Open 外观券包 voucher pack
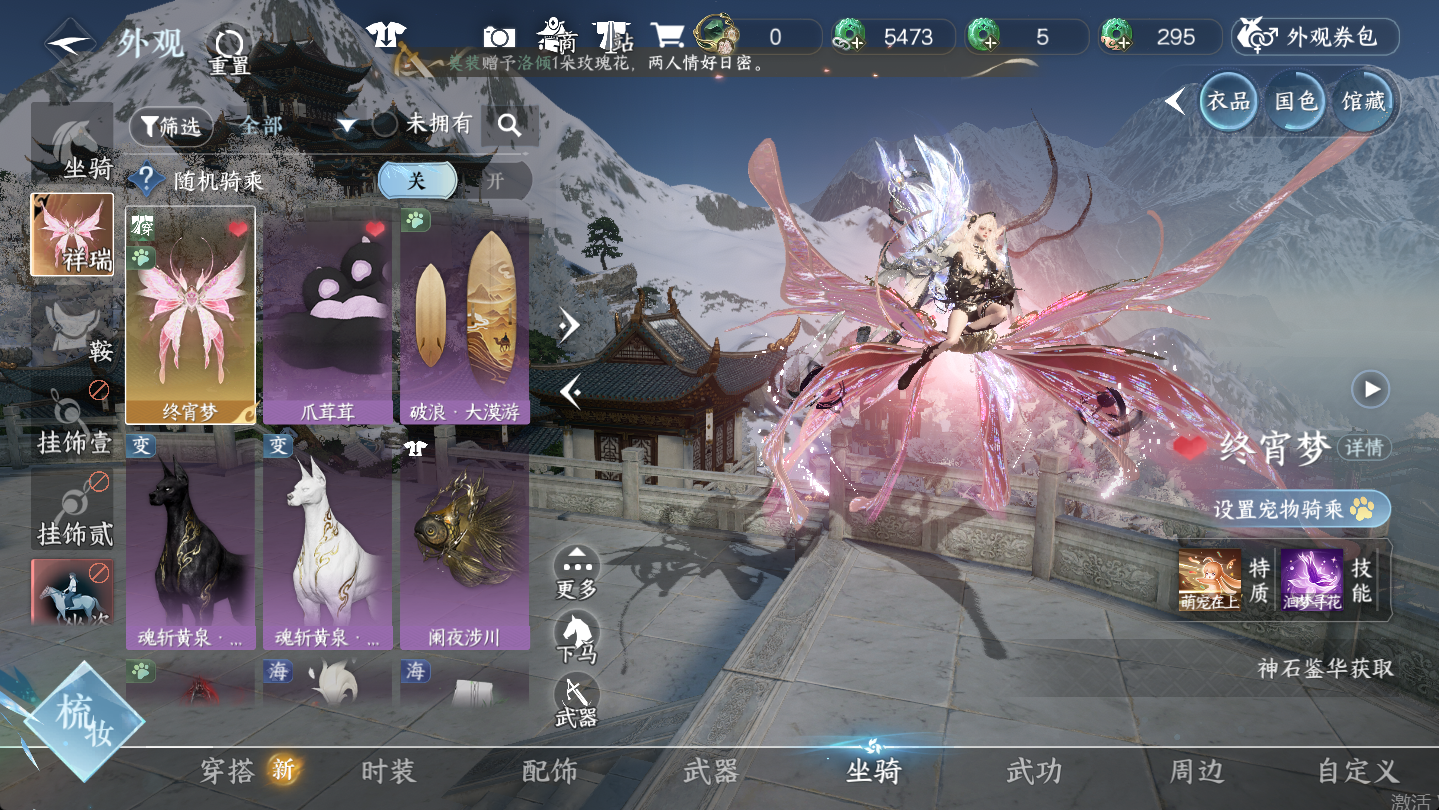 tap(1315, 37)
